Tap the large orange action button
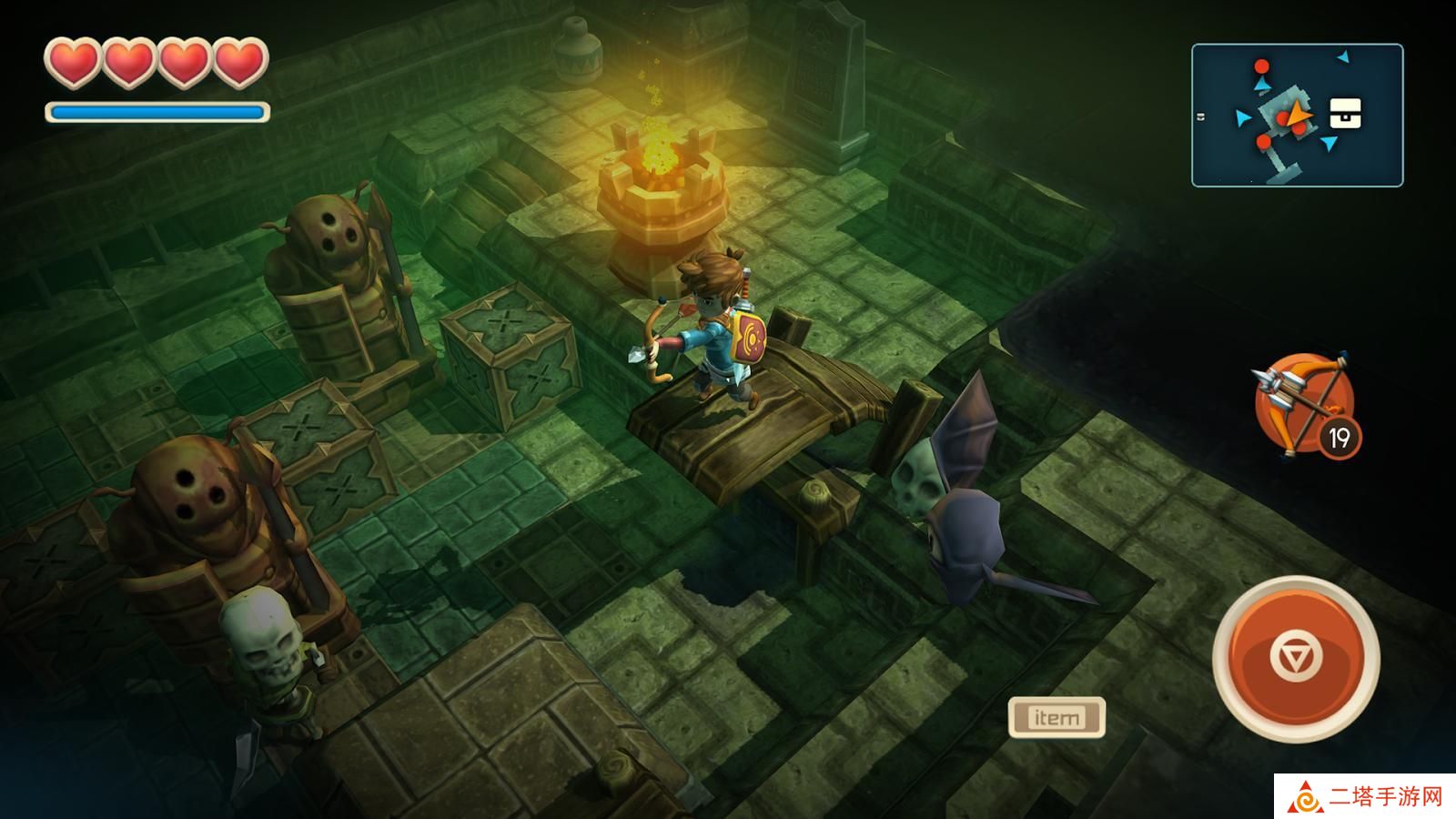 pyautogui.click(x=1296, y=658)
